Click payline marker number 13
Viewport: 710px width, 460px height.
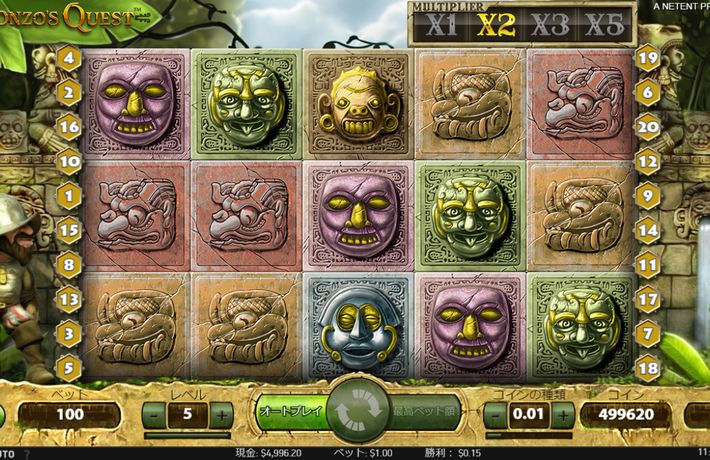(69, 298)
